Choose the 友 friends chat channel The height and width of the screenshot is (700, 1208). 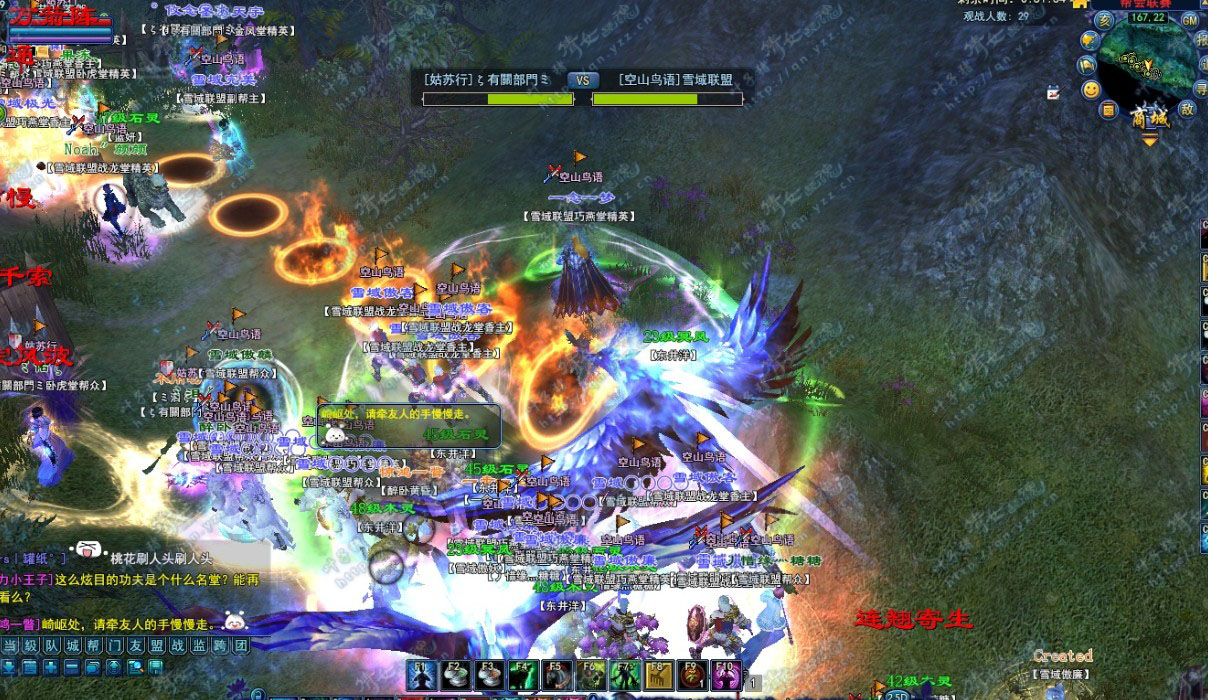click(137, 646)
